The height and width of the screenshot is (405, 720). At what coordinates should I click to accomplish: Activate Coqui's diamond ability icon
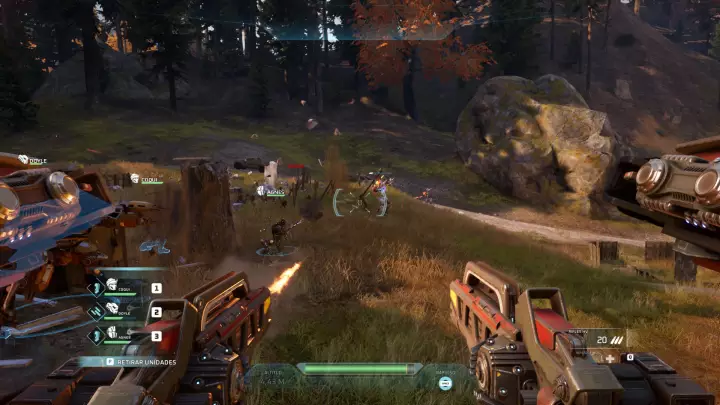pos(97,288)
